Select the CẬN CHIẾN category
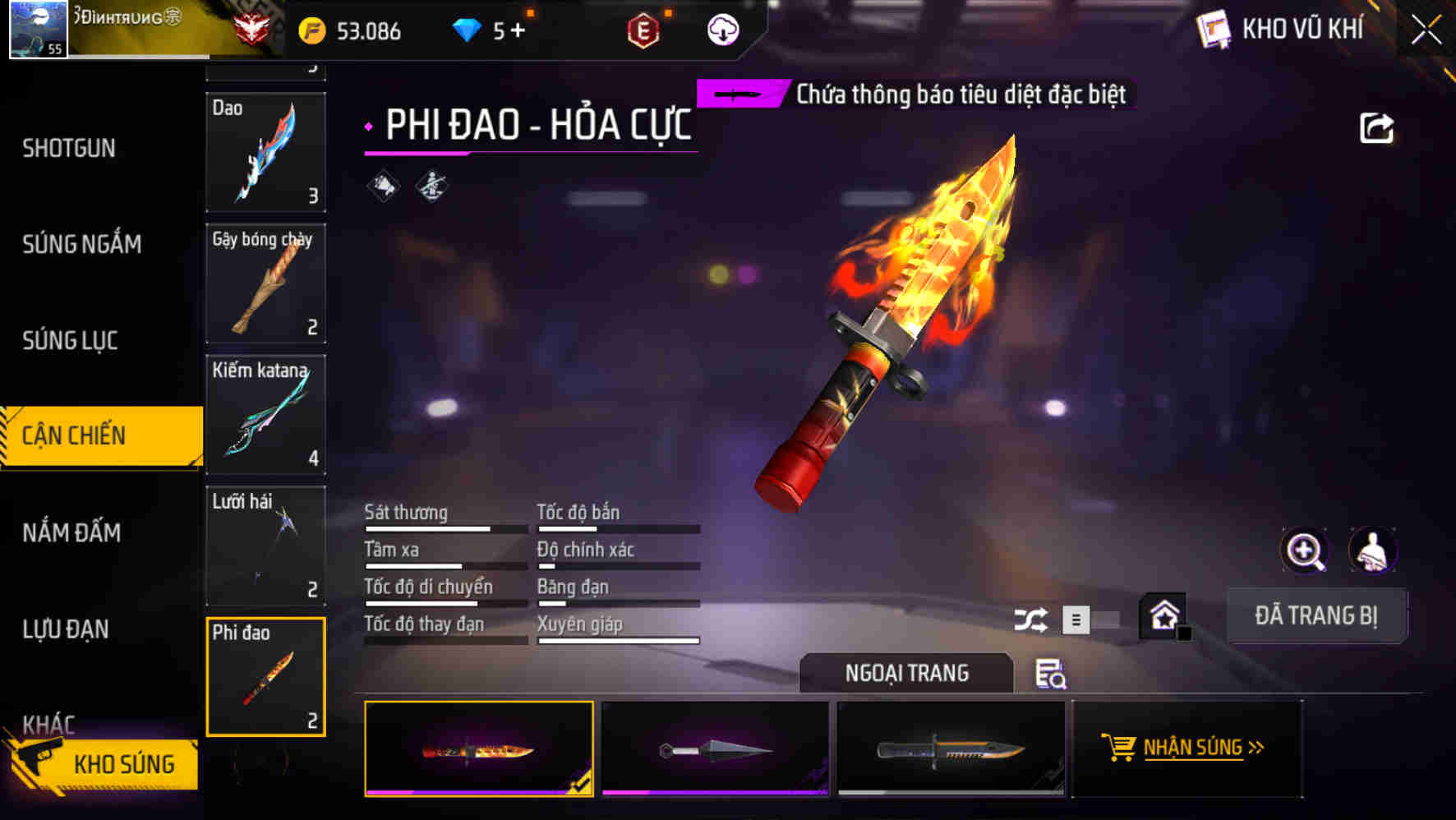1456x820 pixels. 74,435
